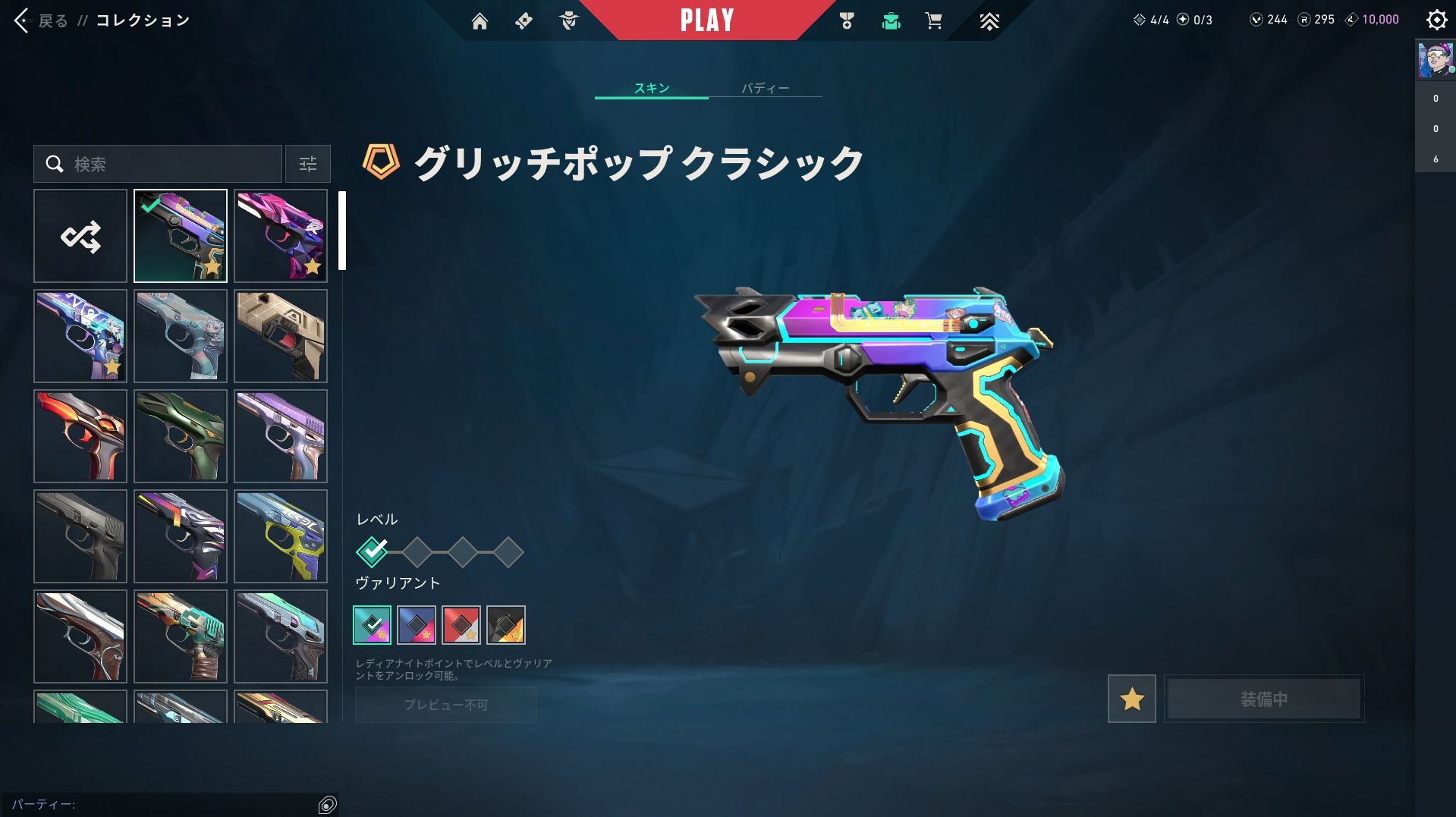1456x817 pixels.
Task: Pick the yellow and blue Classic skin
Action: [281, 536]
